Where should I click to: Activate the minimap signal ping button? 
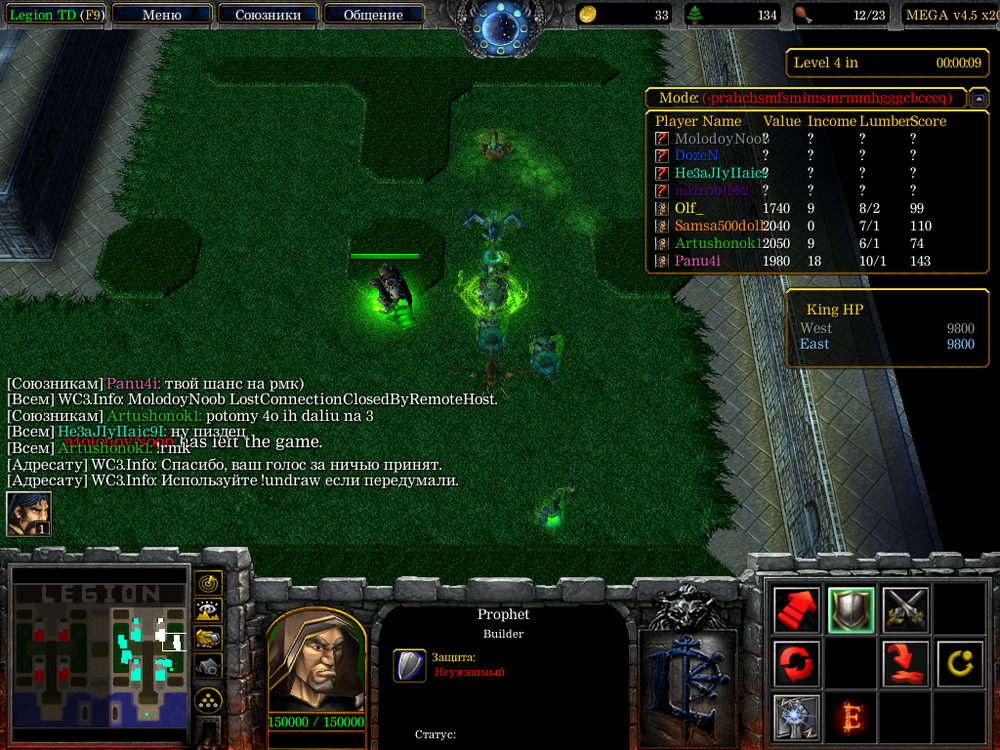209,582
